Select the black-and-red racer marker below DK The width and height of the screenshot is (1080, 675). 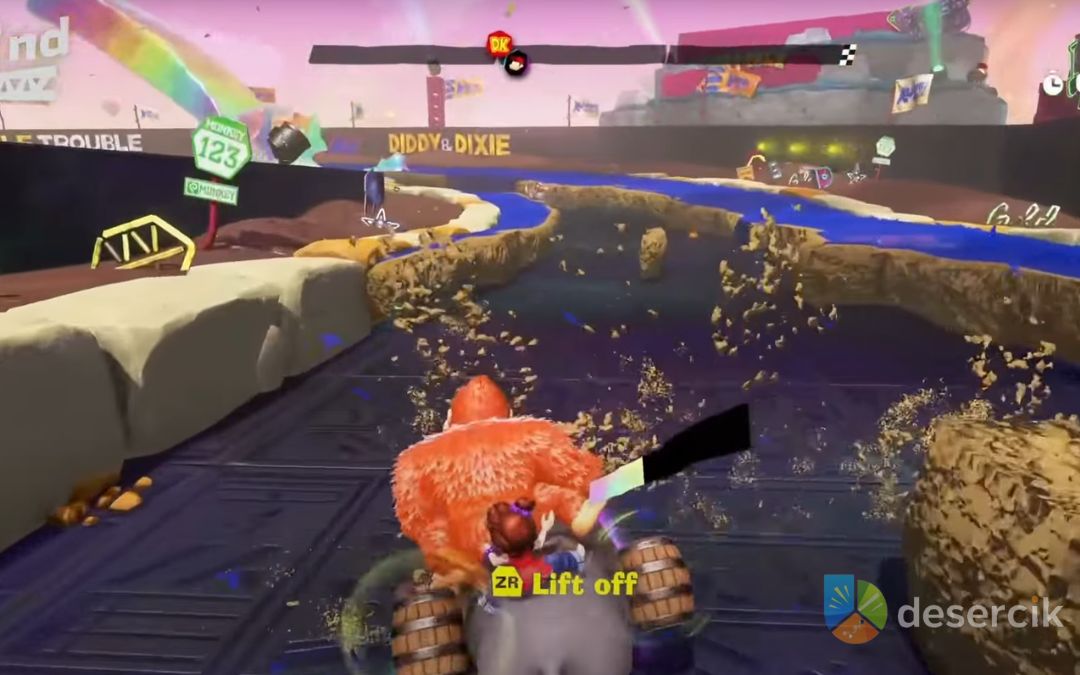point(516,64)
